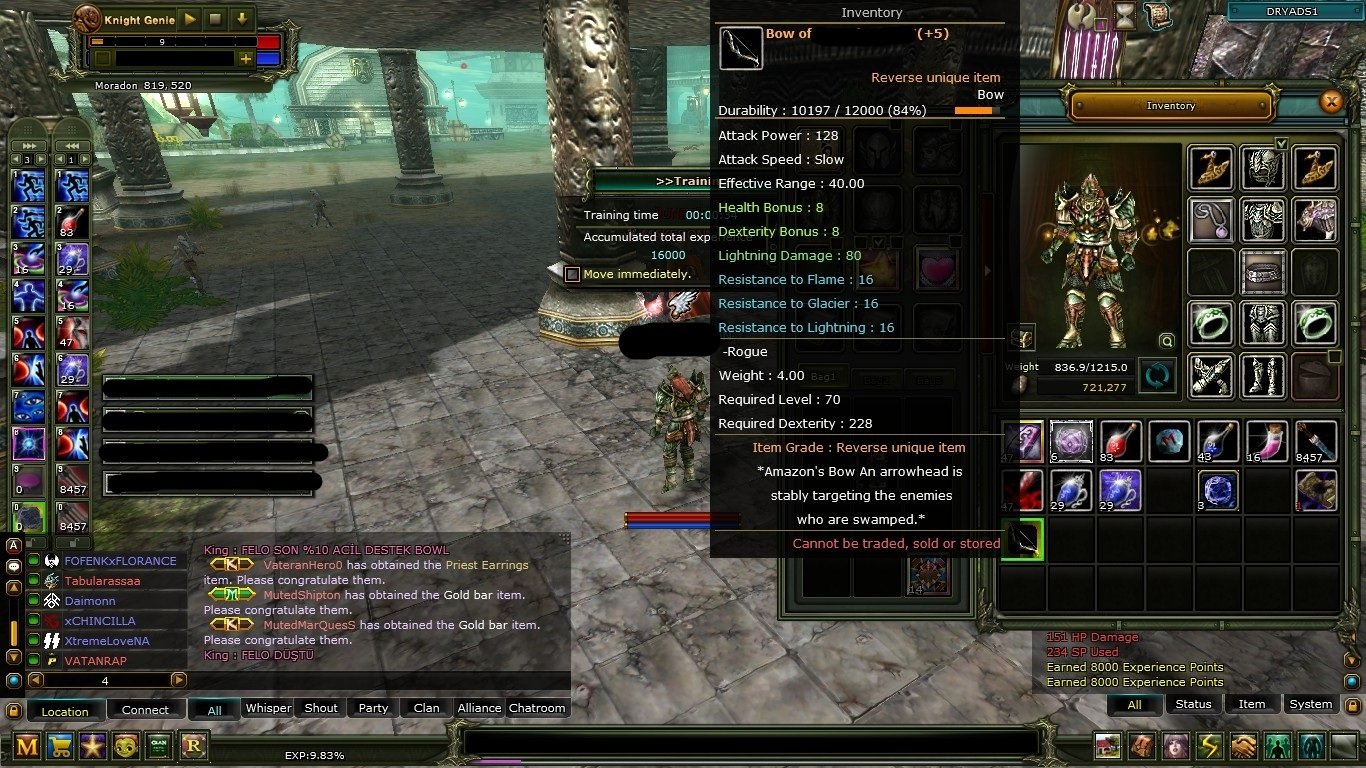1366x768 pixels.
Task: Open the Power Up Store cart icon
Action: click(60, 746)
